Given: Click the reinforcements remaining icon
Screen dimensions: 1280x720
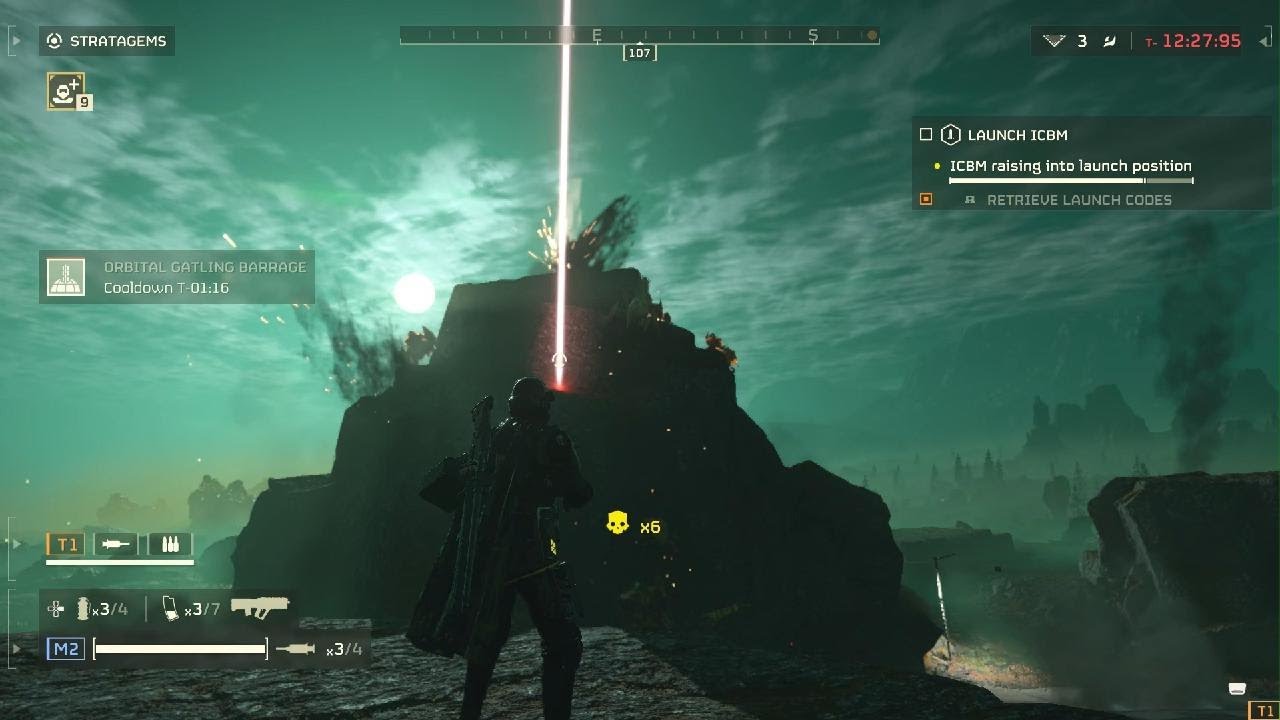Looking at the screenshot, I should pos(1054,41).
